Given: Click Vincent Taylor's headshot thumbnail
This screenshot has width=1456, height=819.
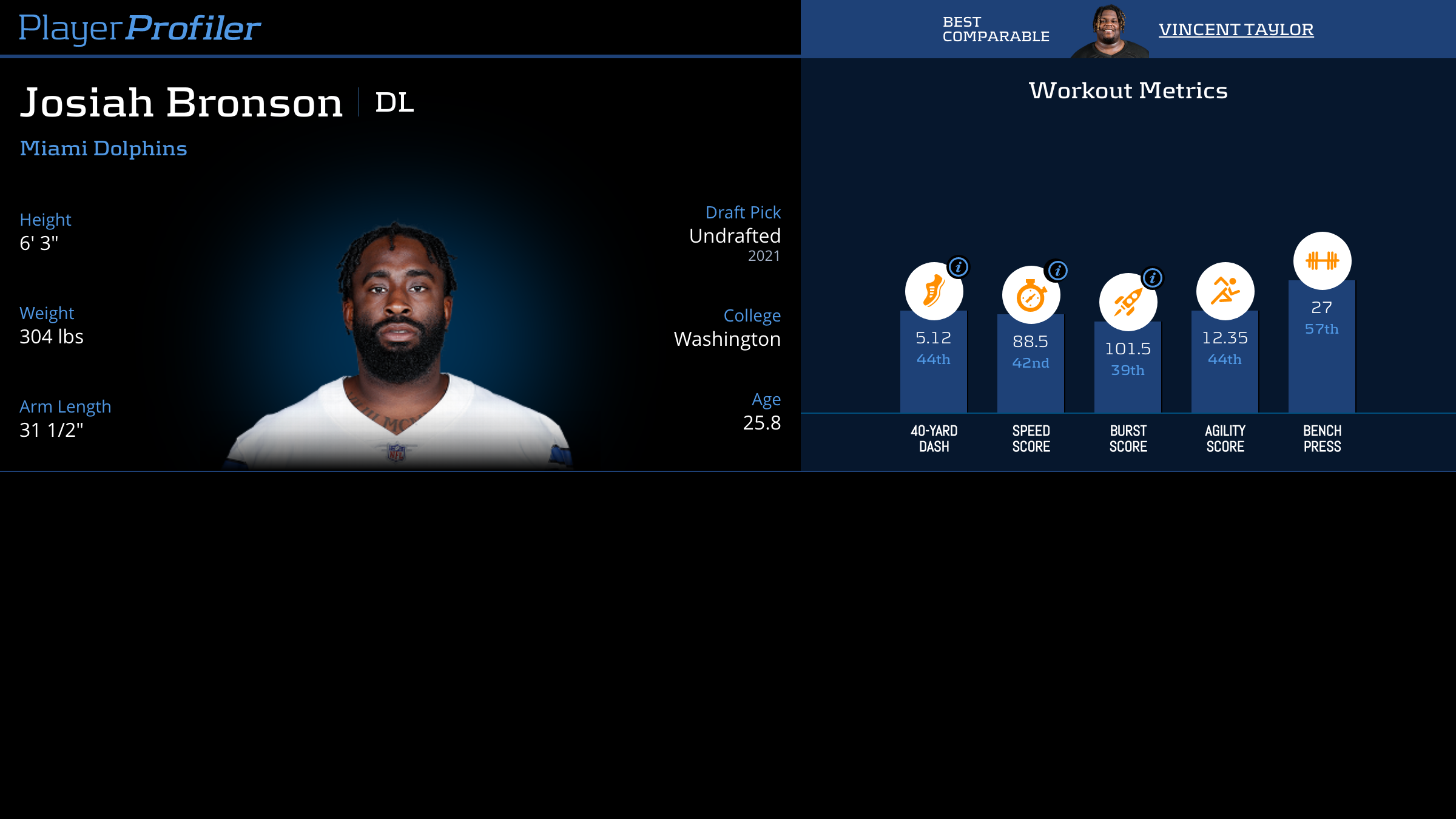Looking at the screenshot, I should click(1109, 32).
